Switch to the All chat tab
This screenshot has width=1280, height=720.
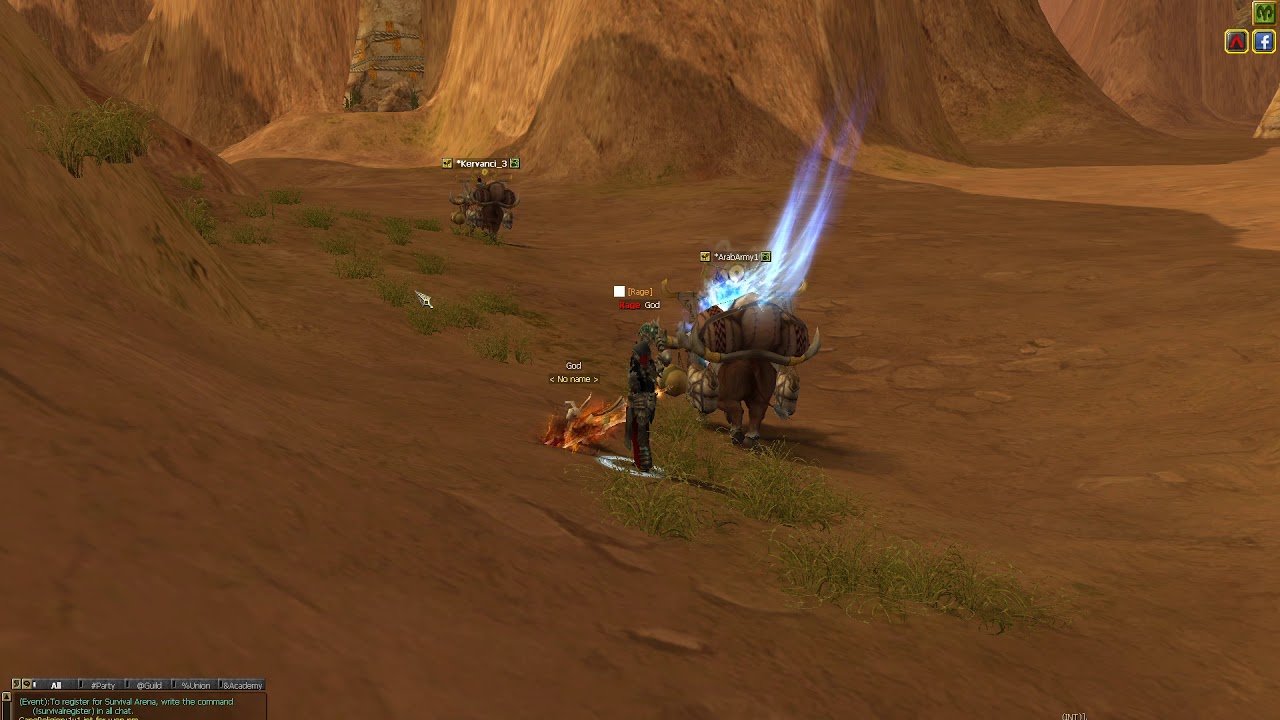point(56,685)
